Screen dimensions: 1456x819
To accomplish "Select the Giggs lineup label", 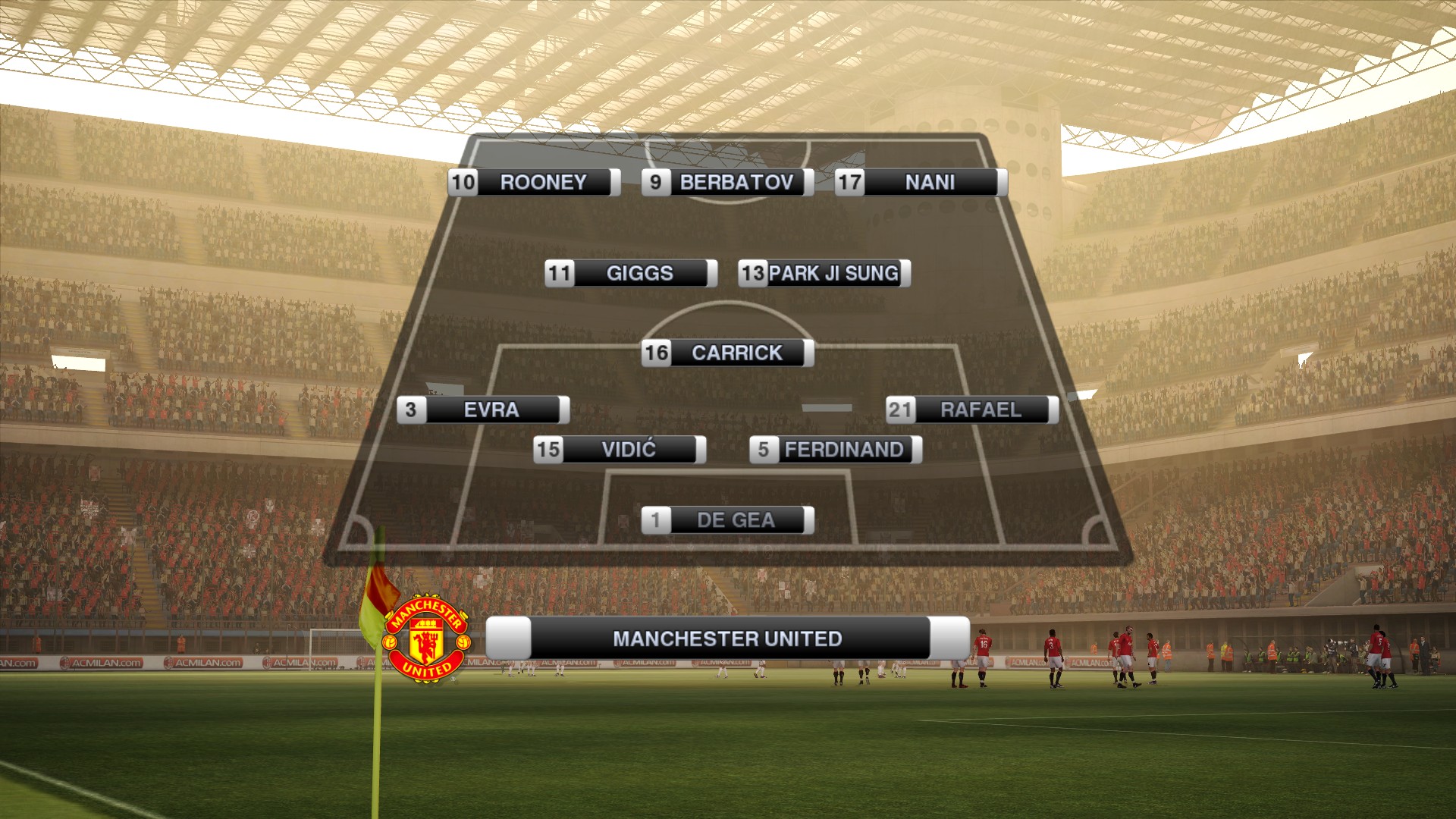I will point(630,273).
